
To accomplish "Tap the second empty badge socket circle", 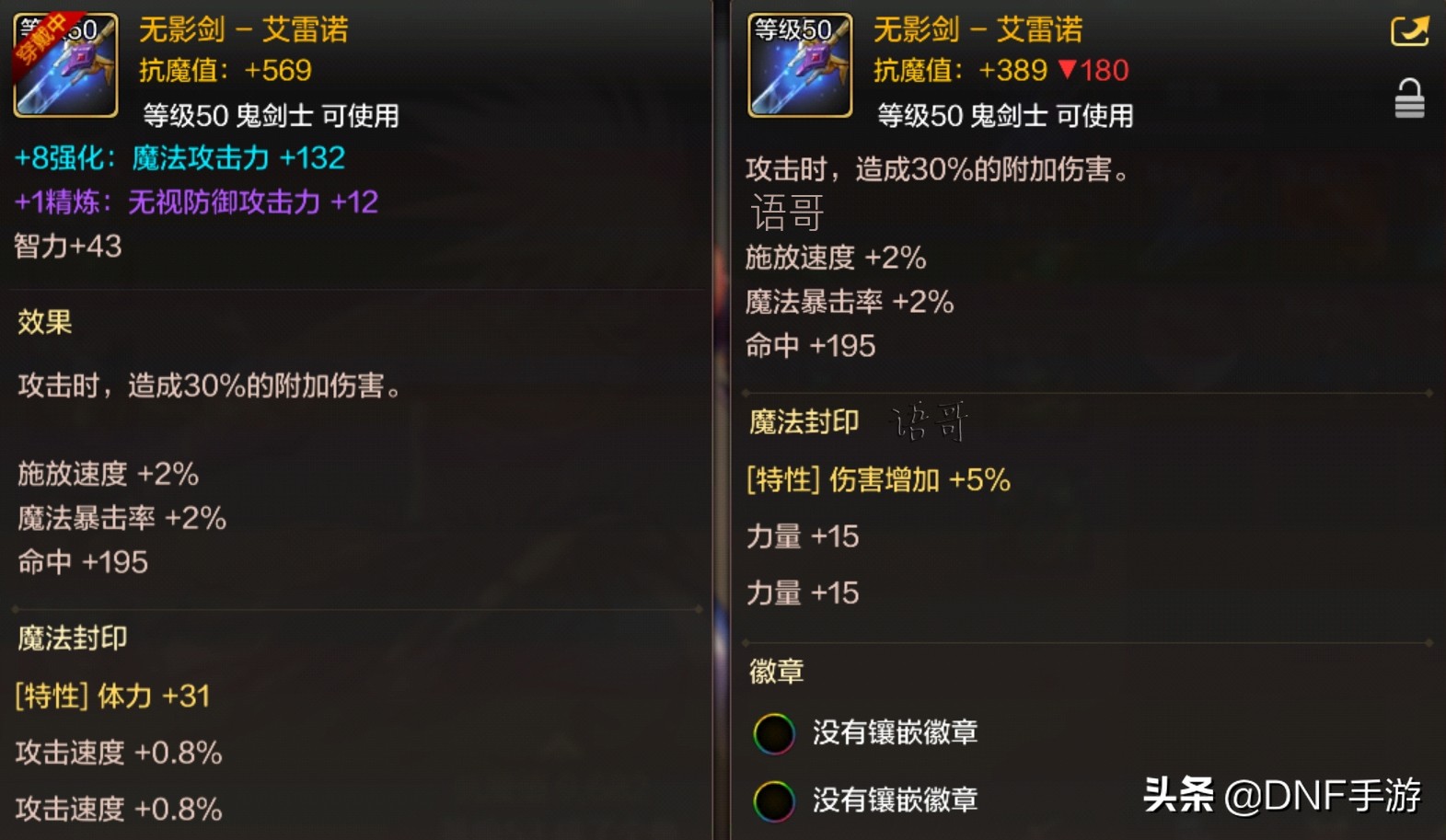I will point(775,801).
